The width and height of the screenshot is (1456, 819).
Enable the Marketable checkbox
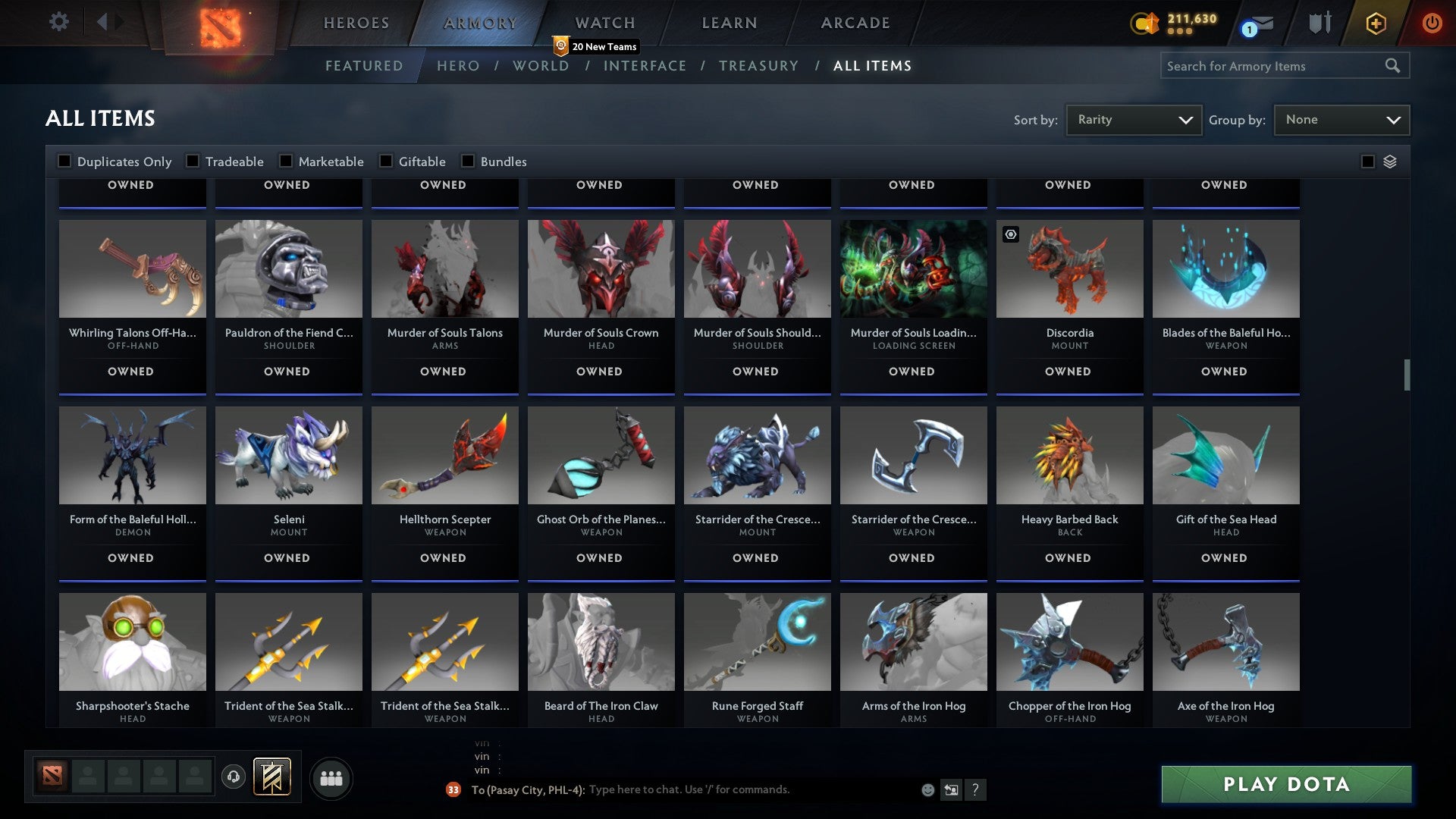click(x=285, y=161)
